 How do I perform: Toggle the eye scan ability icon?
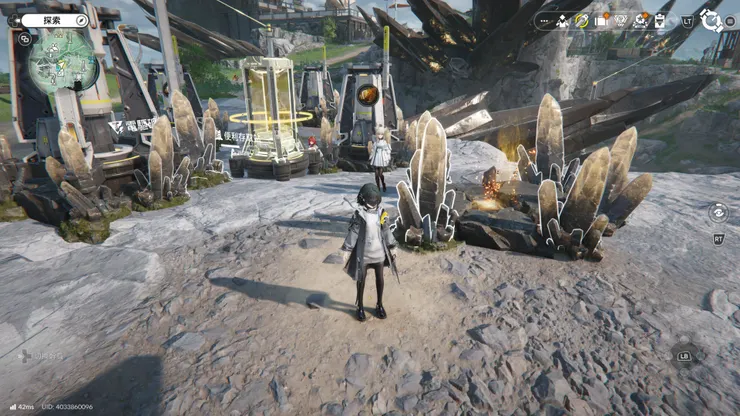pyautogui.click(x=718, y=211)
